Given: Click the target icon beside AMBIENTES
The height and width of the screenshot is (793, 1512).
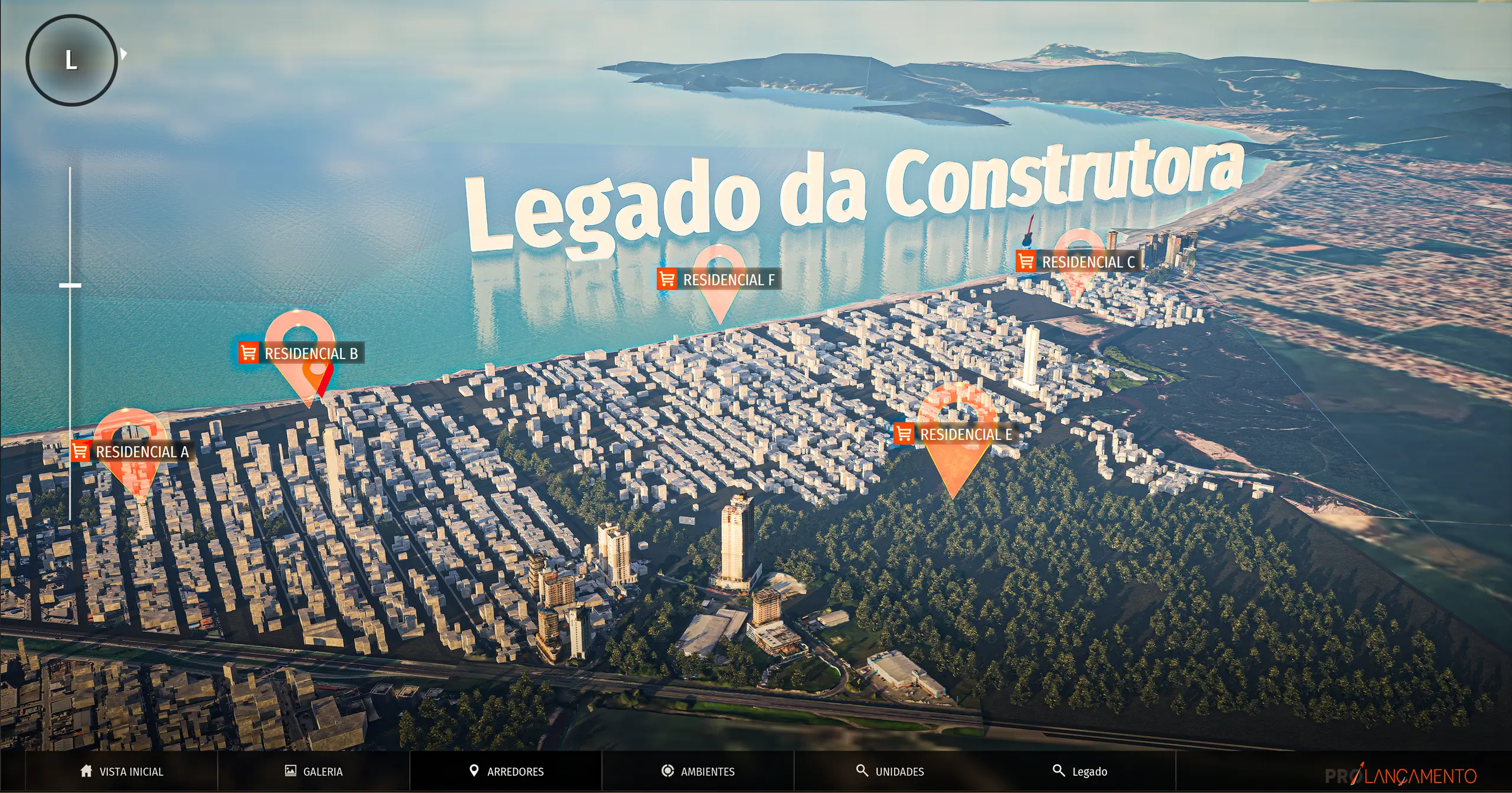Looking at the screenshot, I should 667,771.
